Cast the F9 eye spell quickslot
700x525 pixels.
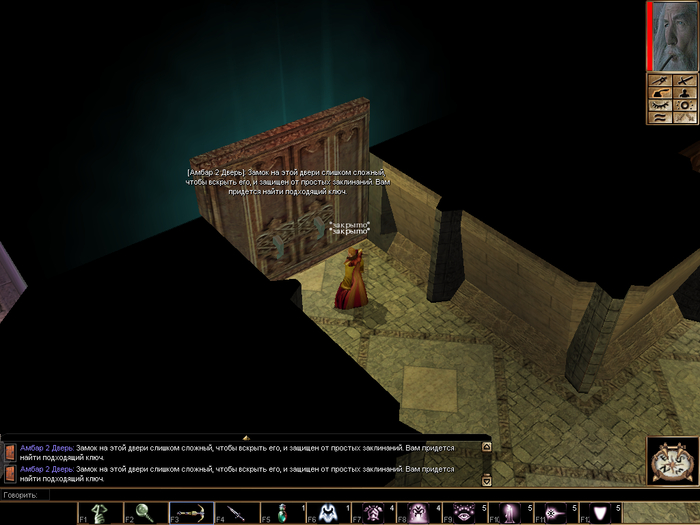point(463,512)
